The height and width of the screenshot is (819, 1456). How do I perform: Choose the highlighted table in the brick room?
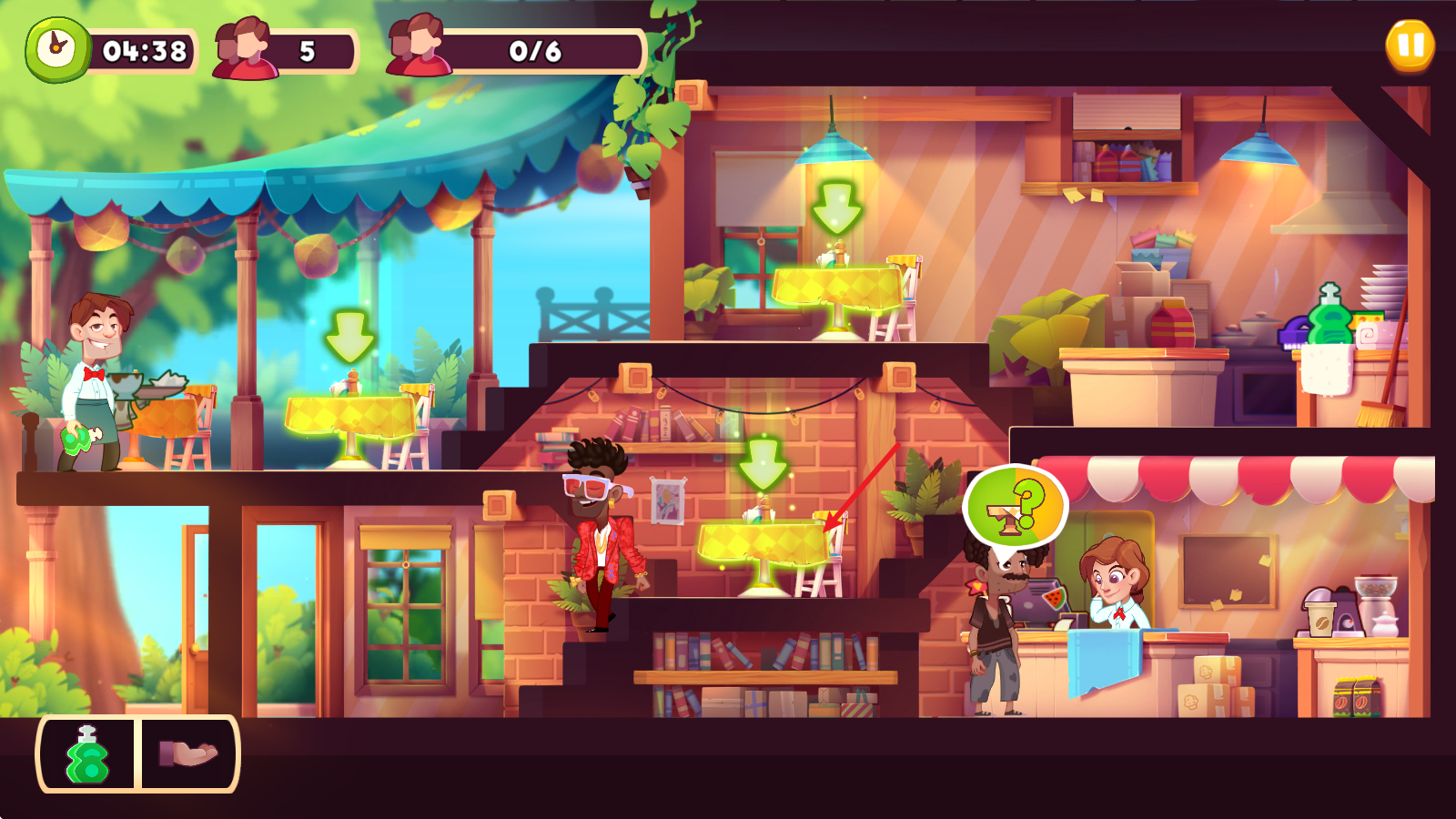click(x=763, y=544)
